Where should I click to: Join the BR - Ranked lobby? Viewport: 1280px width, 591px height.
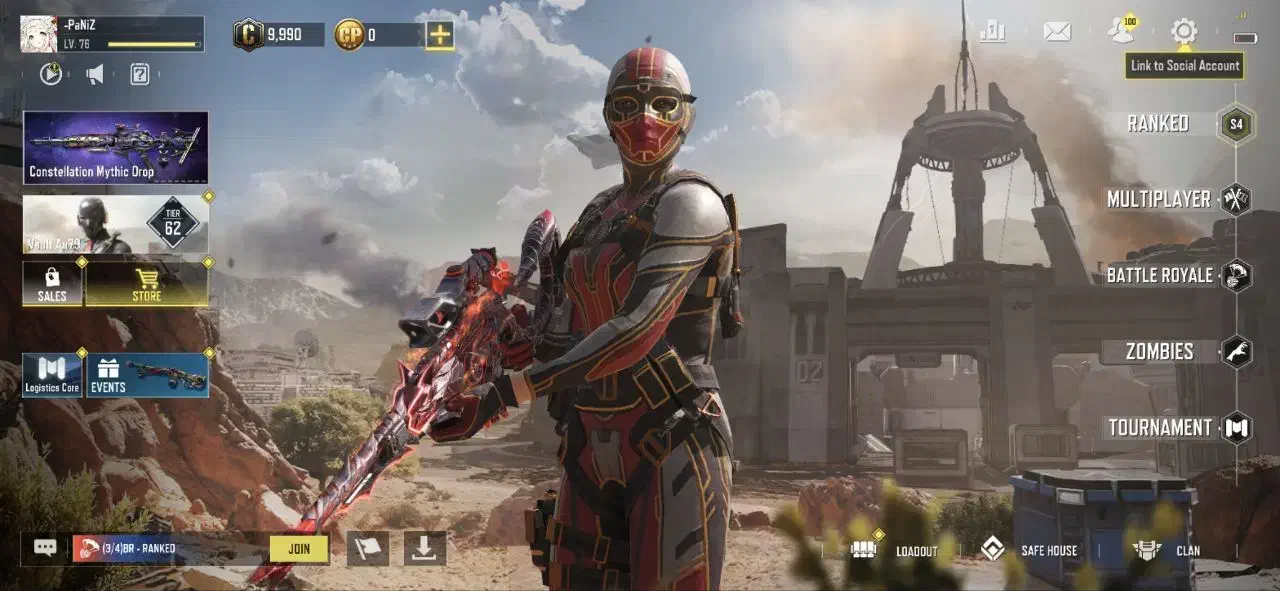pos(299,548)
